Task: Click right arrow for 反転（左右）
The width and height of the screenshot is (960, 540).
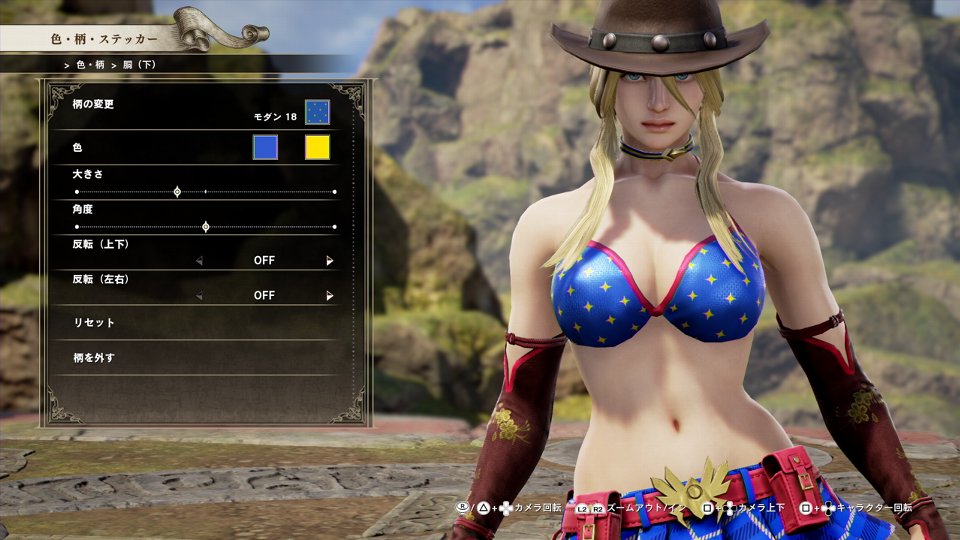Action: point(329,296)
